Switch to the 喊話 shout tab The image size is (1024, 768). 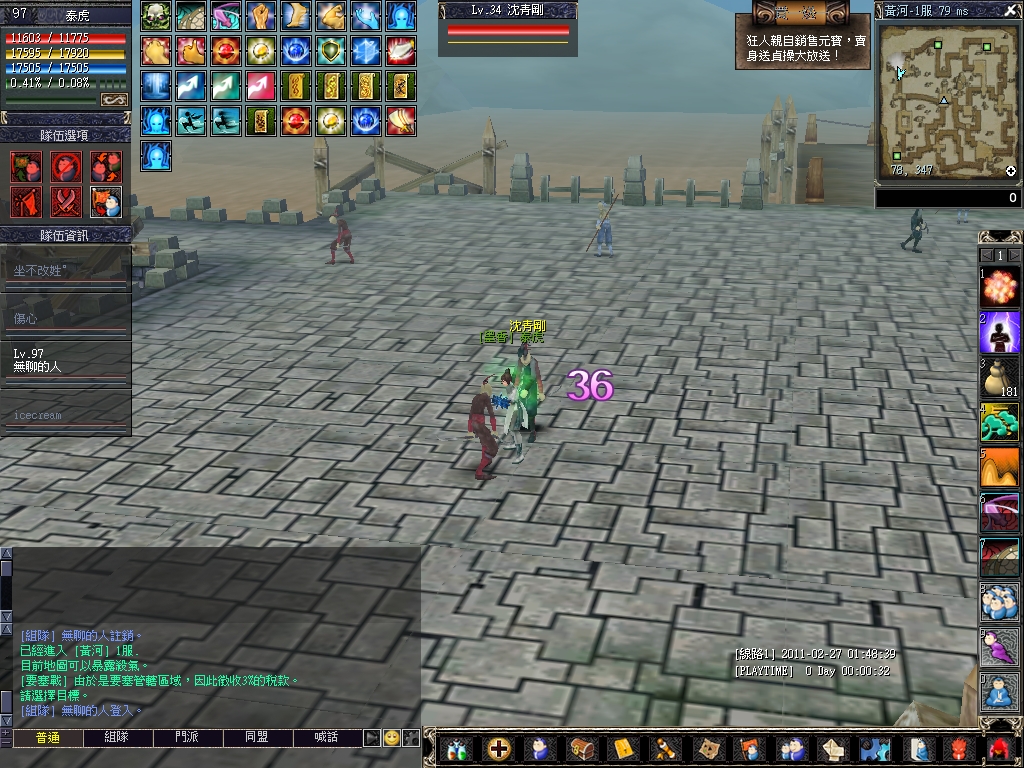pos(326,737)
